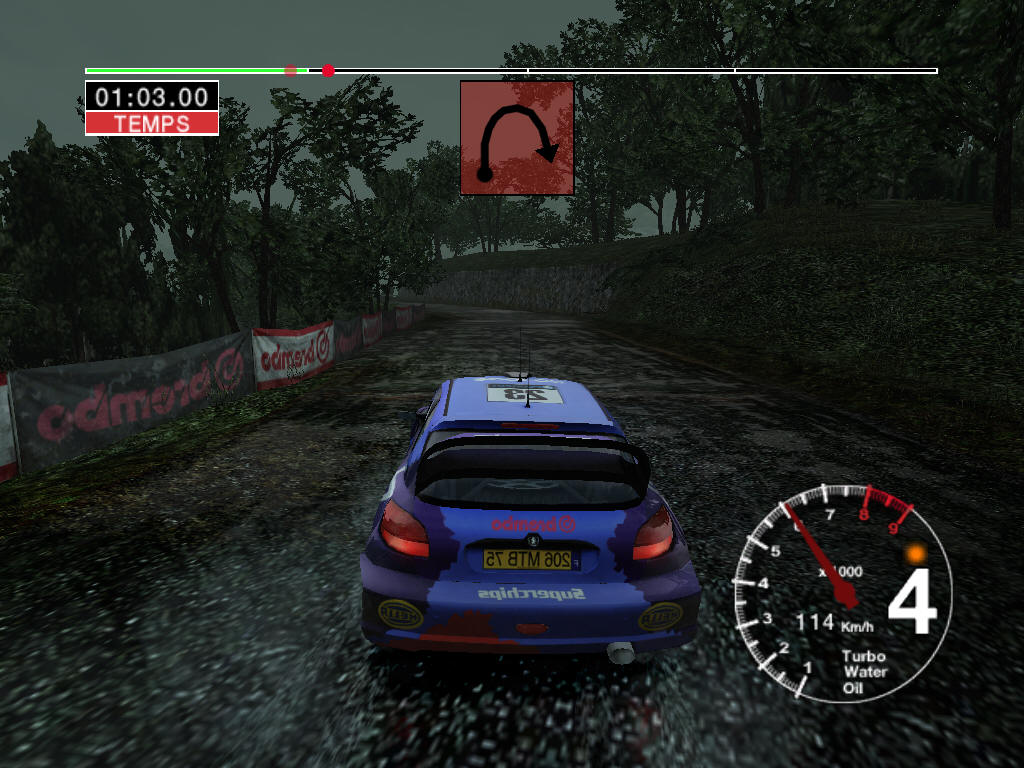This screenshot has width=1024, height=768.
Task: Select the faded red marker on stage progress bar
Action: 291,71
